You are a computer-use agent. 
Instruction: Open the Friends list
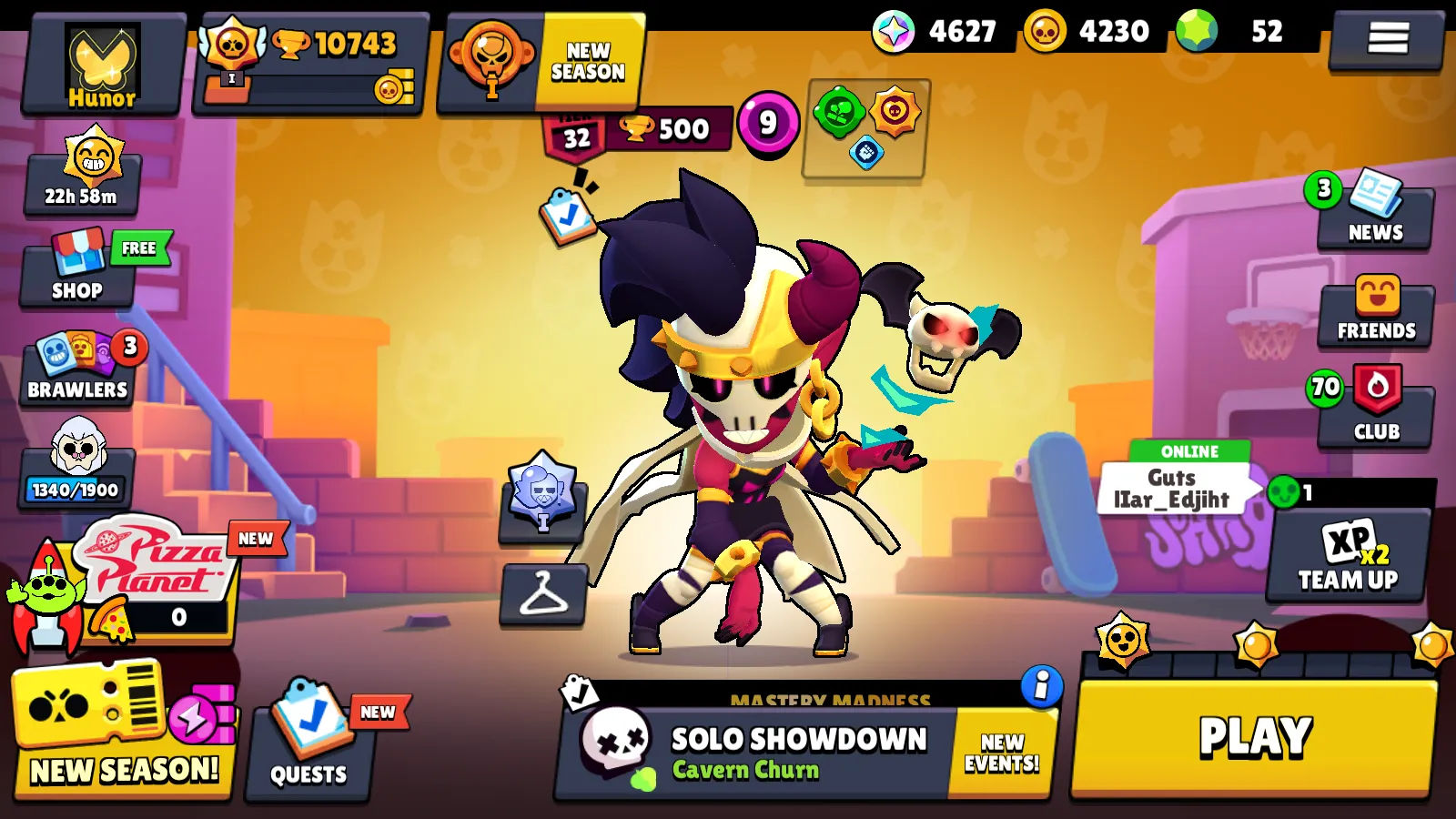click(1375, 314)
